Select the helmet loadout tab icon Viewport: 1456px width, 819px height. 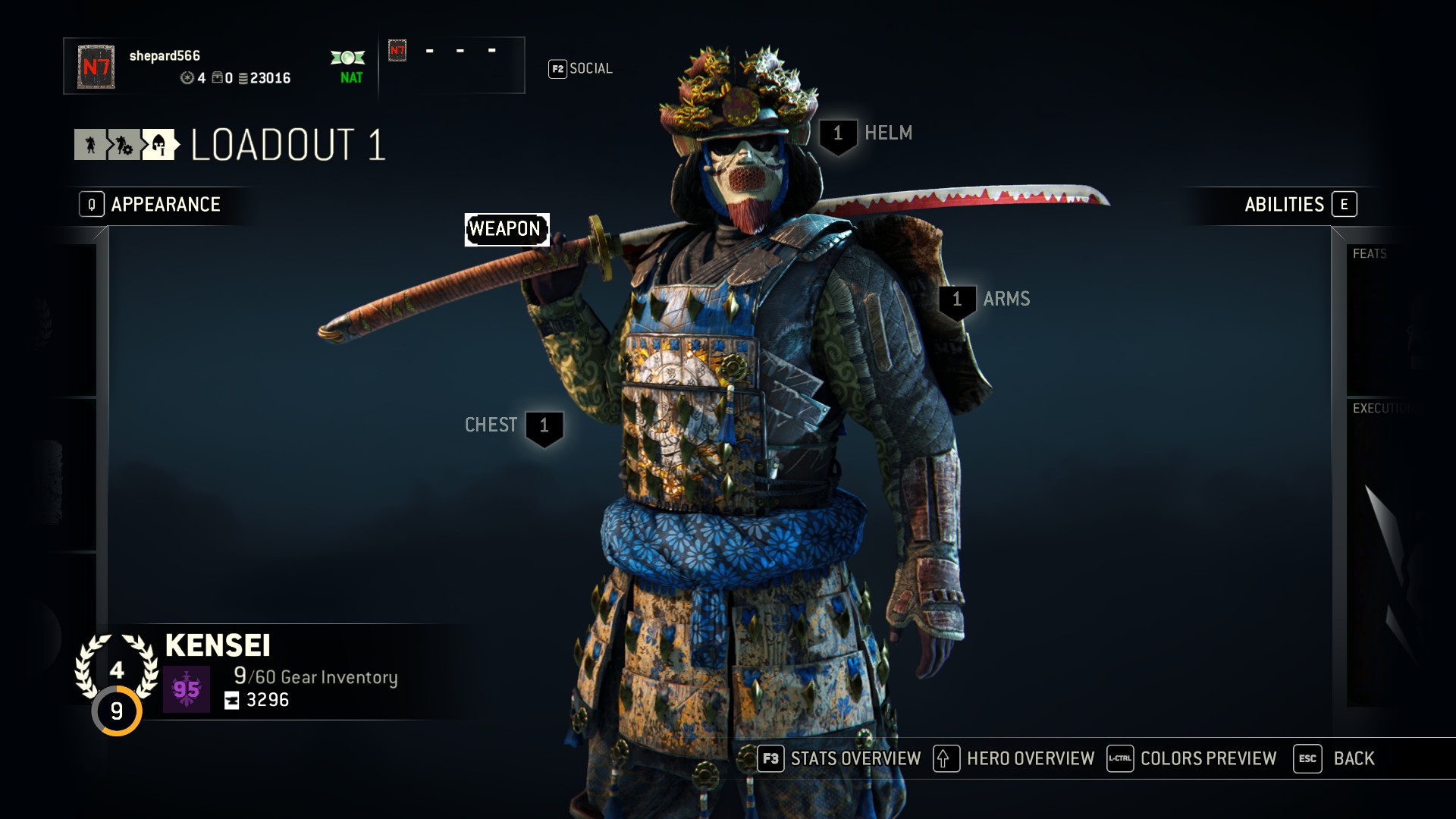tap(158, 145)
